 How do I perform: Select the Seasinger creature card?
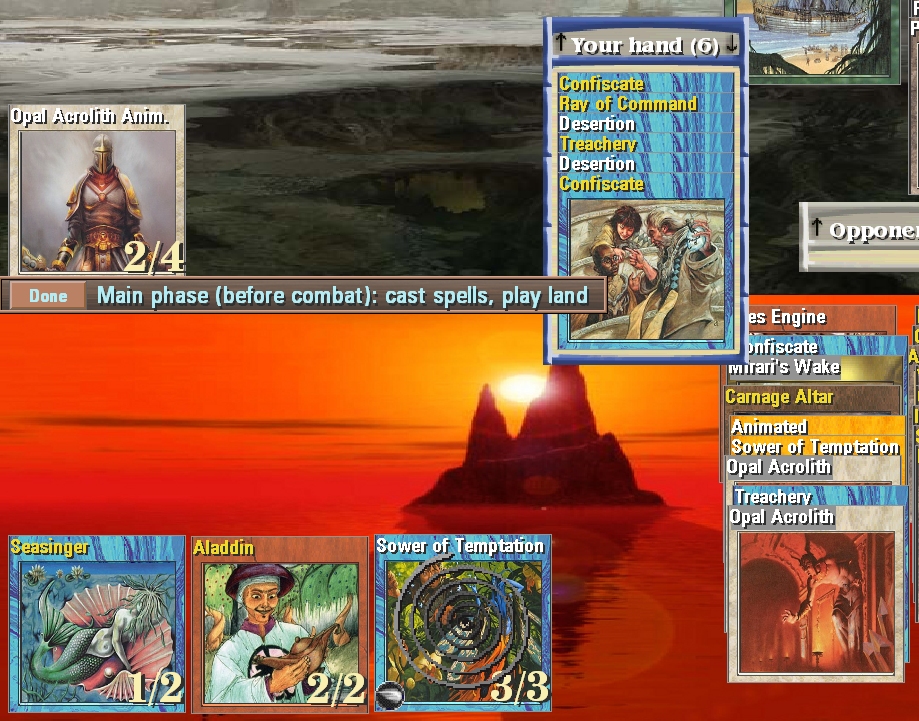pyautogui.click(x=97, y=622)
